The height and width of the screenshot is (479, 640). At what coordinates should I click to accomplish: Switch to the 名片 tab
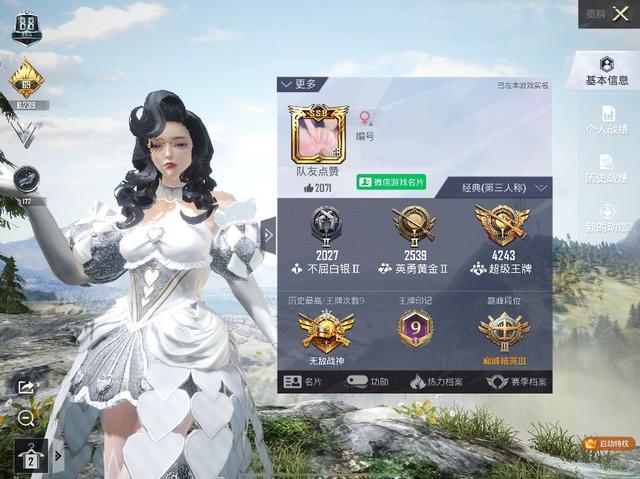click(304, 382)
